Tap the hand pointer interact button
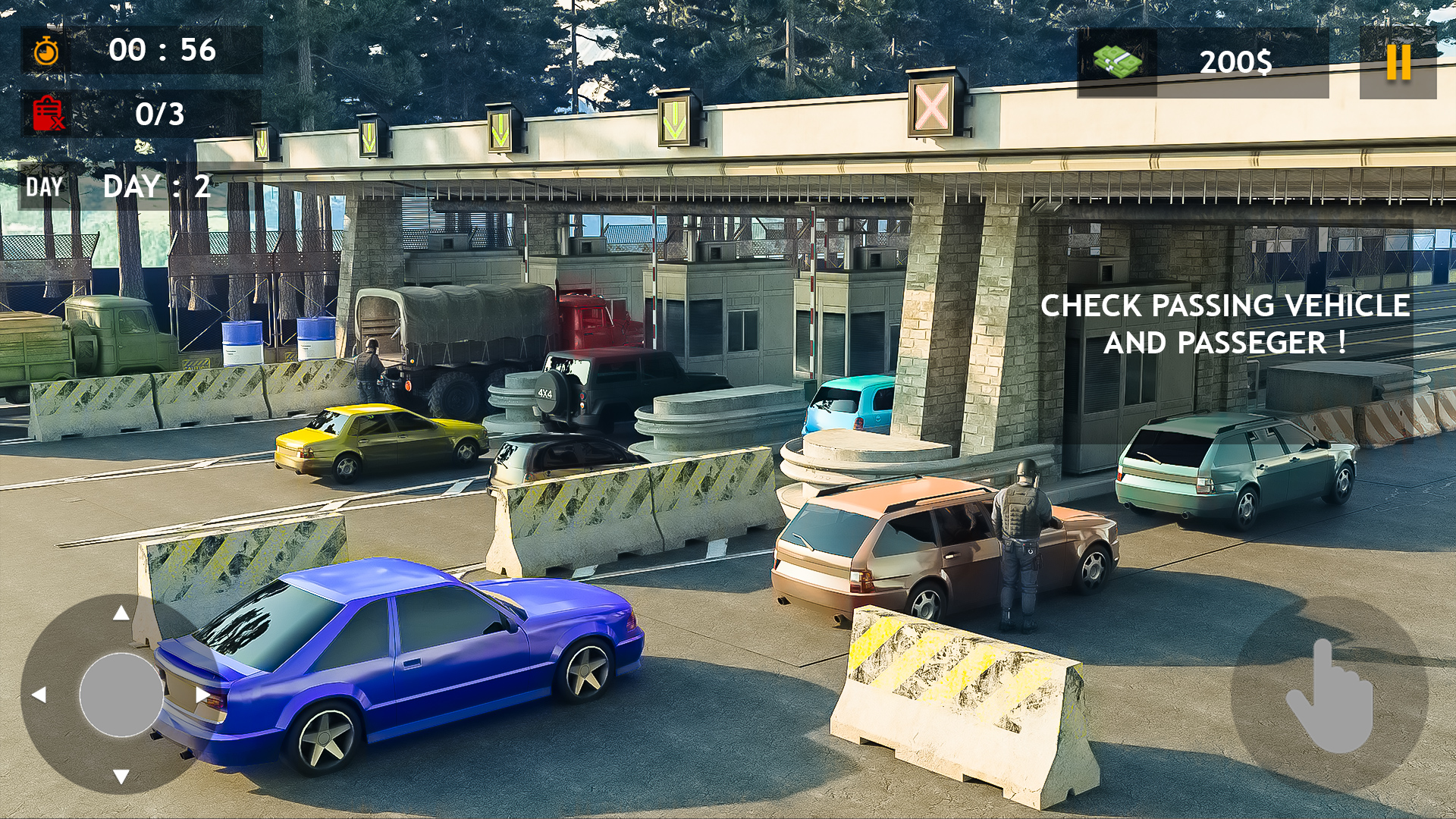The width and height of the screenshot is (1456, 819). point(1329,695)
